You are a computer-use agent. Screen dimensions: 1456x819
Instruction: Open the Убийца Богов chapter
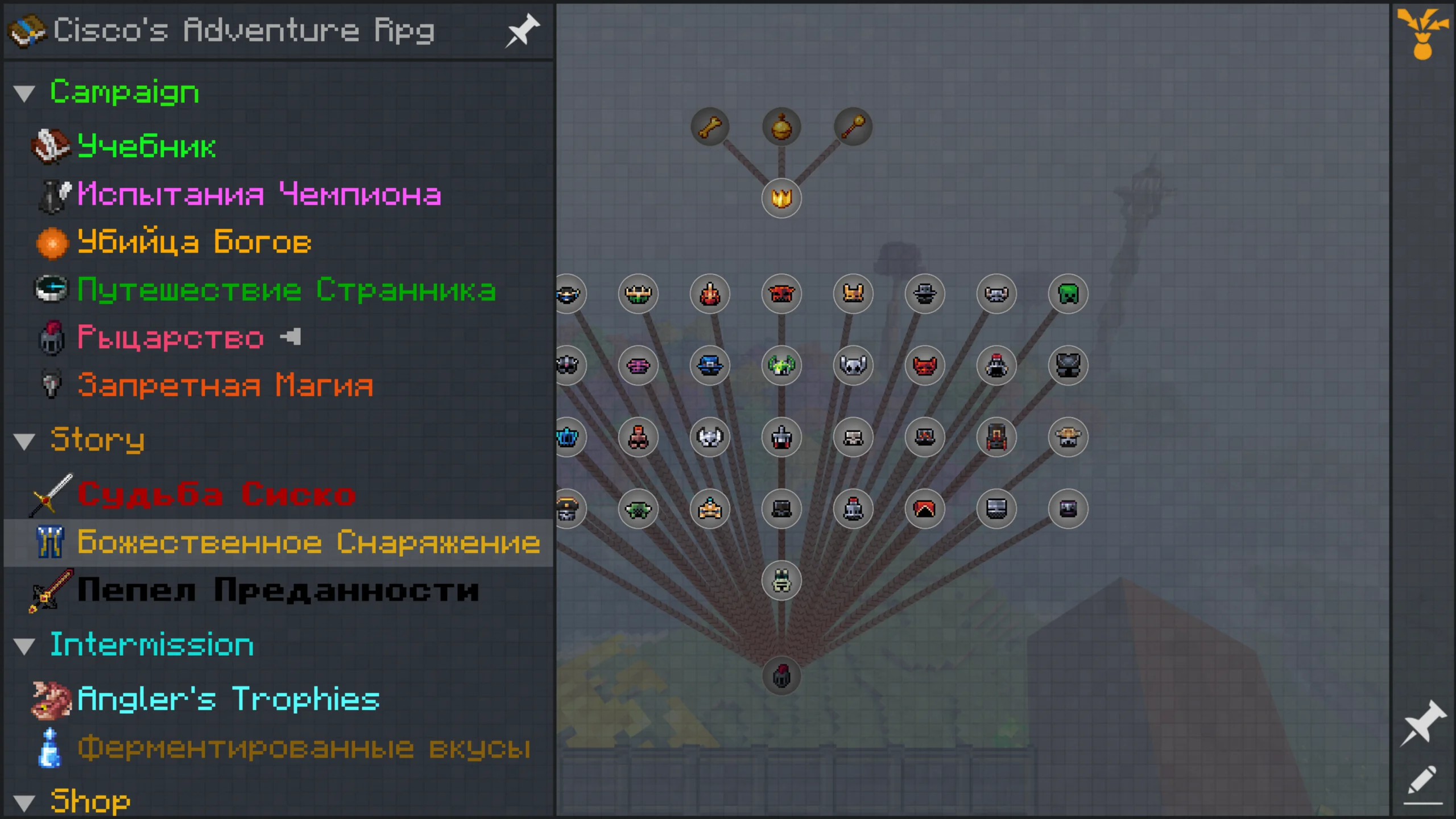(x=194, y=242)
